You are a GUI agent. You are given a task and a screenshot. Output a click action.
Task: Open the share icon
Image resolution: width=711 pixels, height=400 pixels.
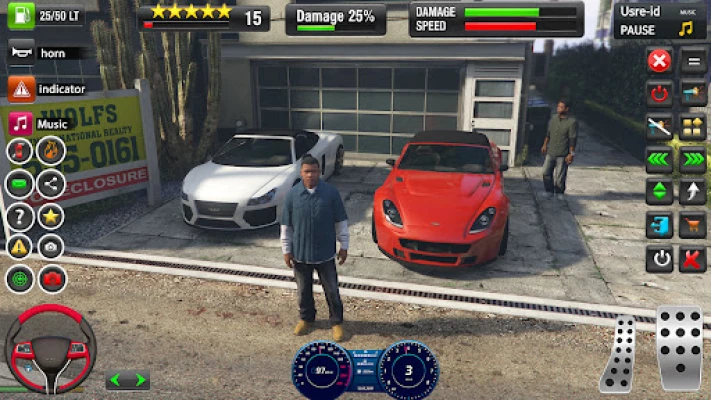51,184
